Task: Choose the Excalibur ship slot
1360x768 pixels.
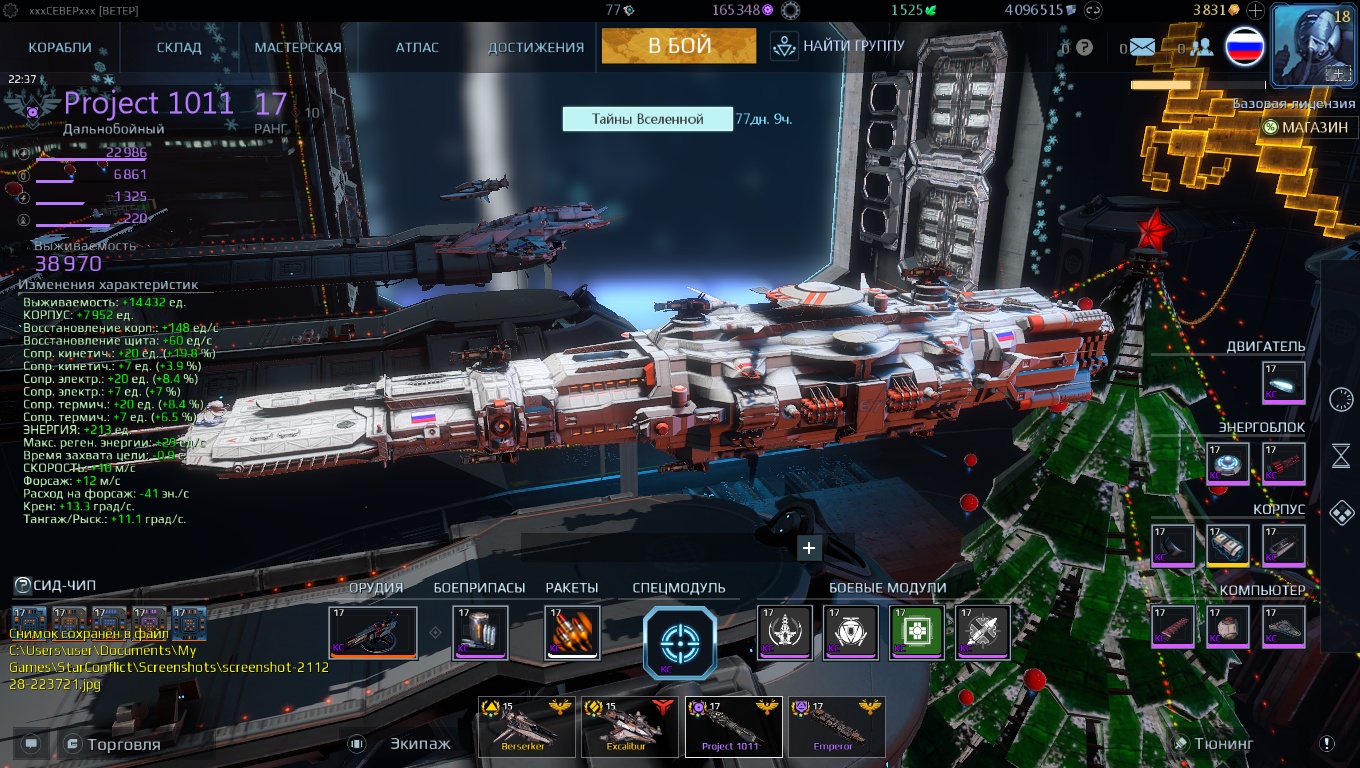Action: click(631, 727)
